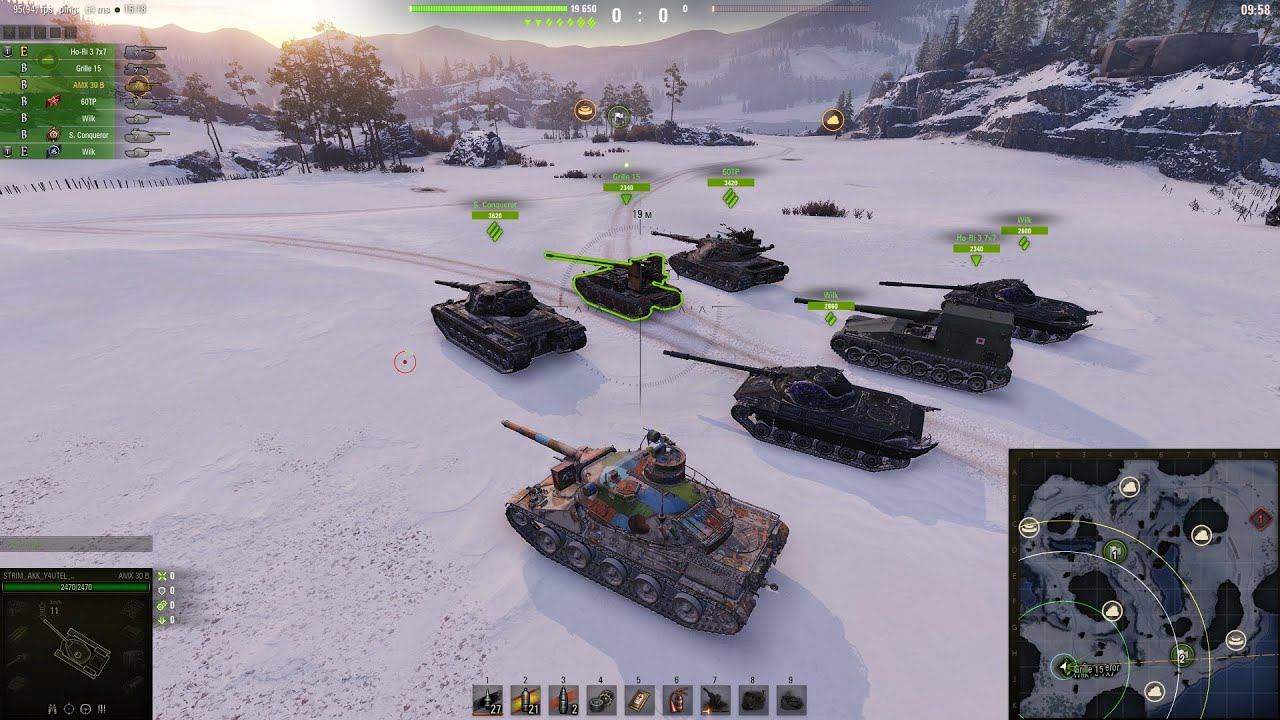Choose the high-explosive shell with 2 rounds
The image size is (1280, 720).
coord(563,700)
